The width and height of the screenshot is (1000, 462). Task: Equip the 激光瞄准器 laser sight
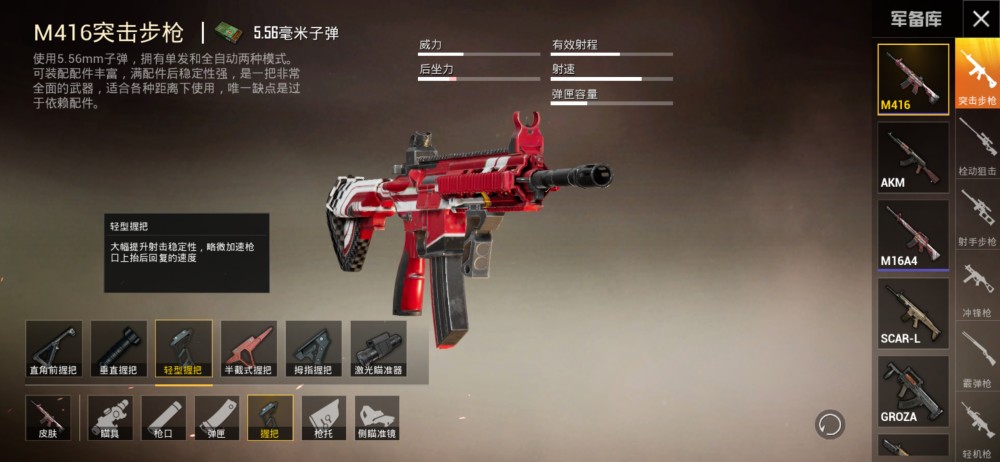click(x=378, y=349)
